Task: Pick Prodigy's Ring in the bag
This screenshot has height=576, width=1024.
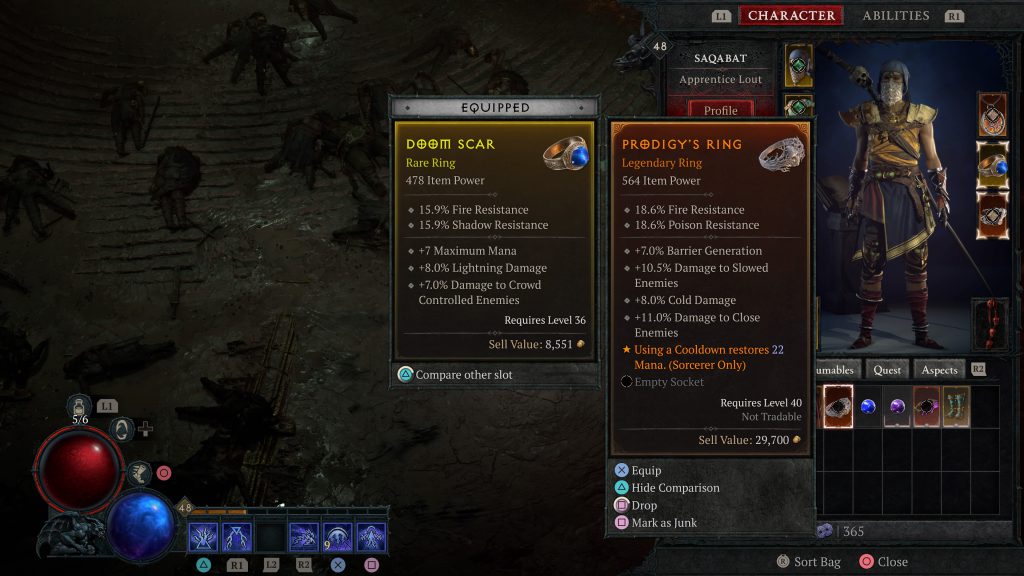Action: 838,407
